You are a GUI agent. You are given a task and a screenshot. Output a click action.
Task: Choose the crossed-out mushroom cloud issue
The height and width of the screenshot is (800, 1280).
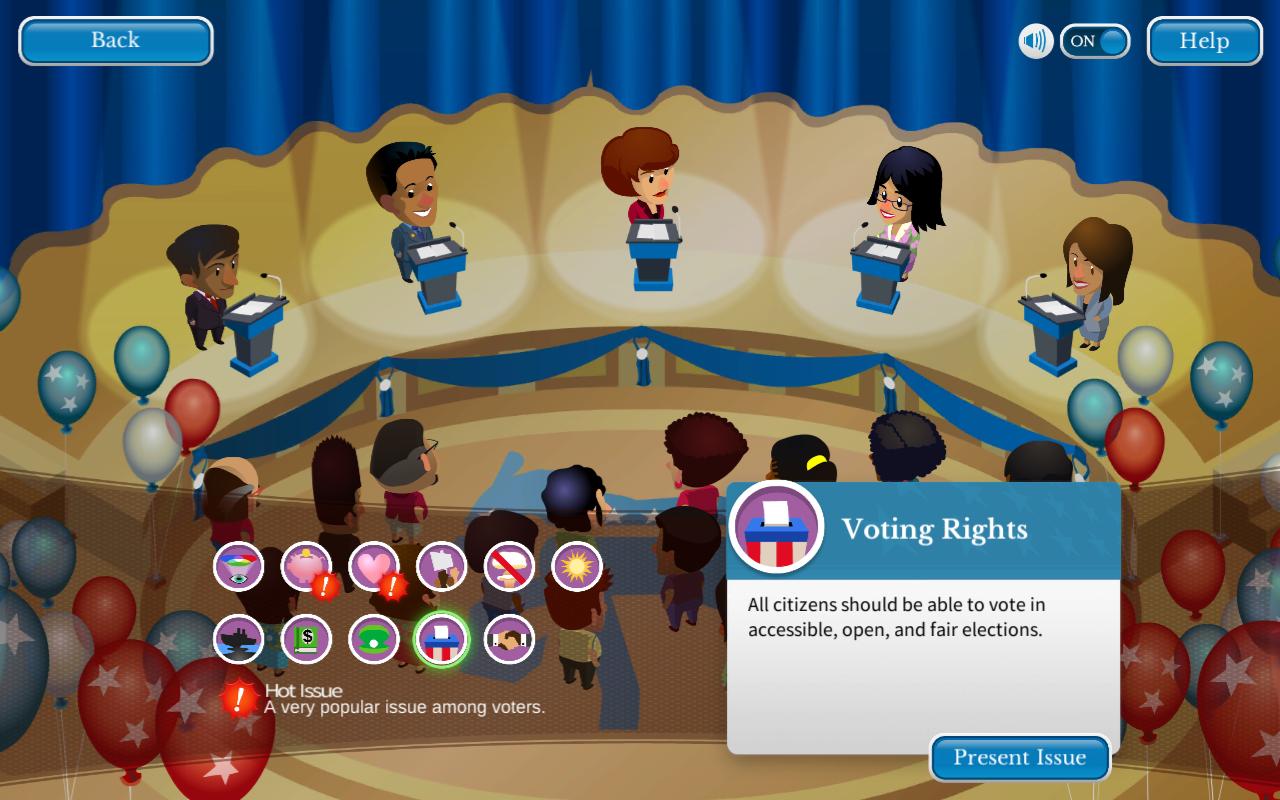509,567
